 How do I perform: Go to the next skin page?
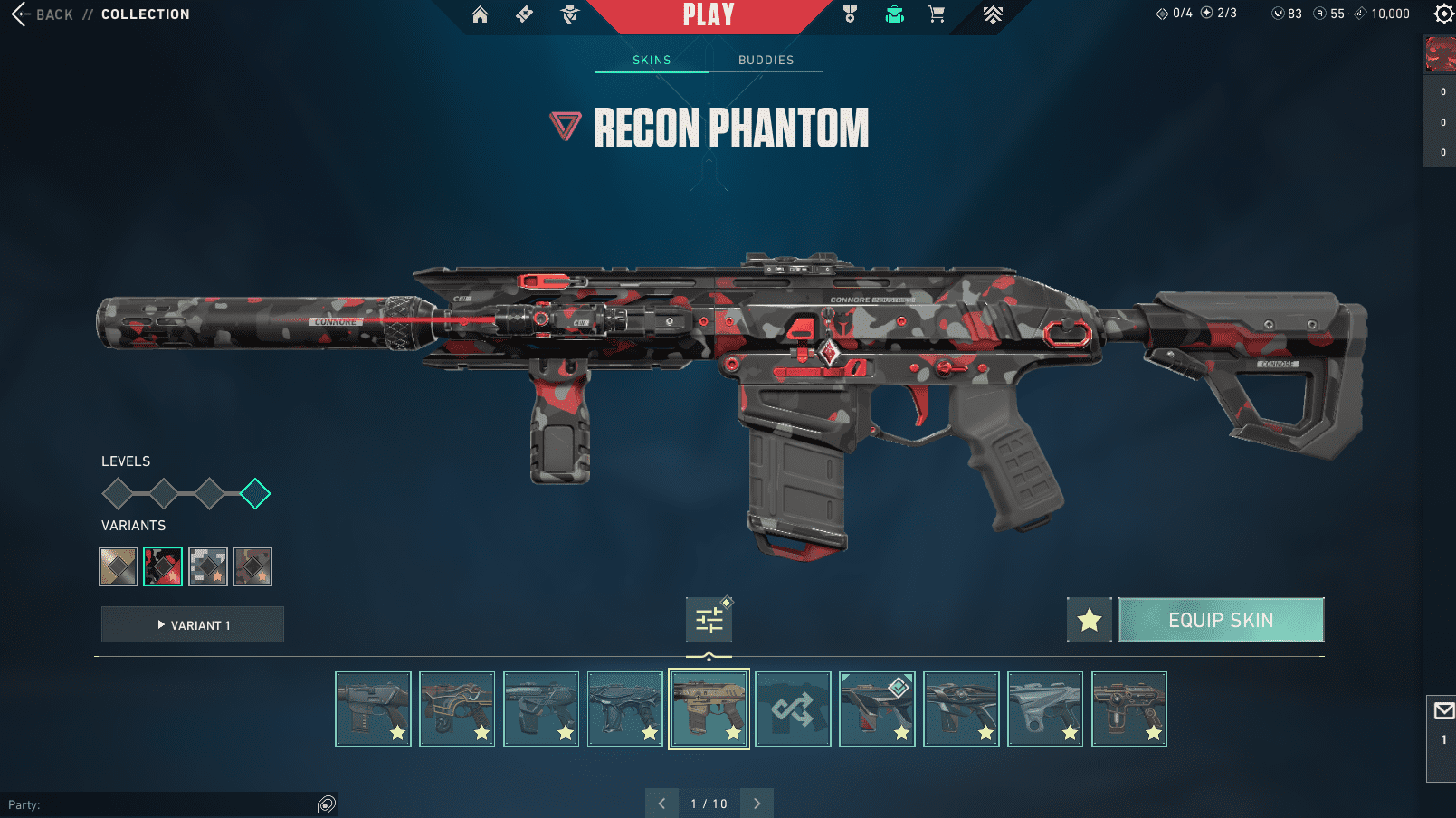point(757,804)
